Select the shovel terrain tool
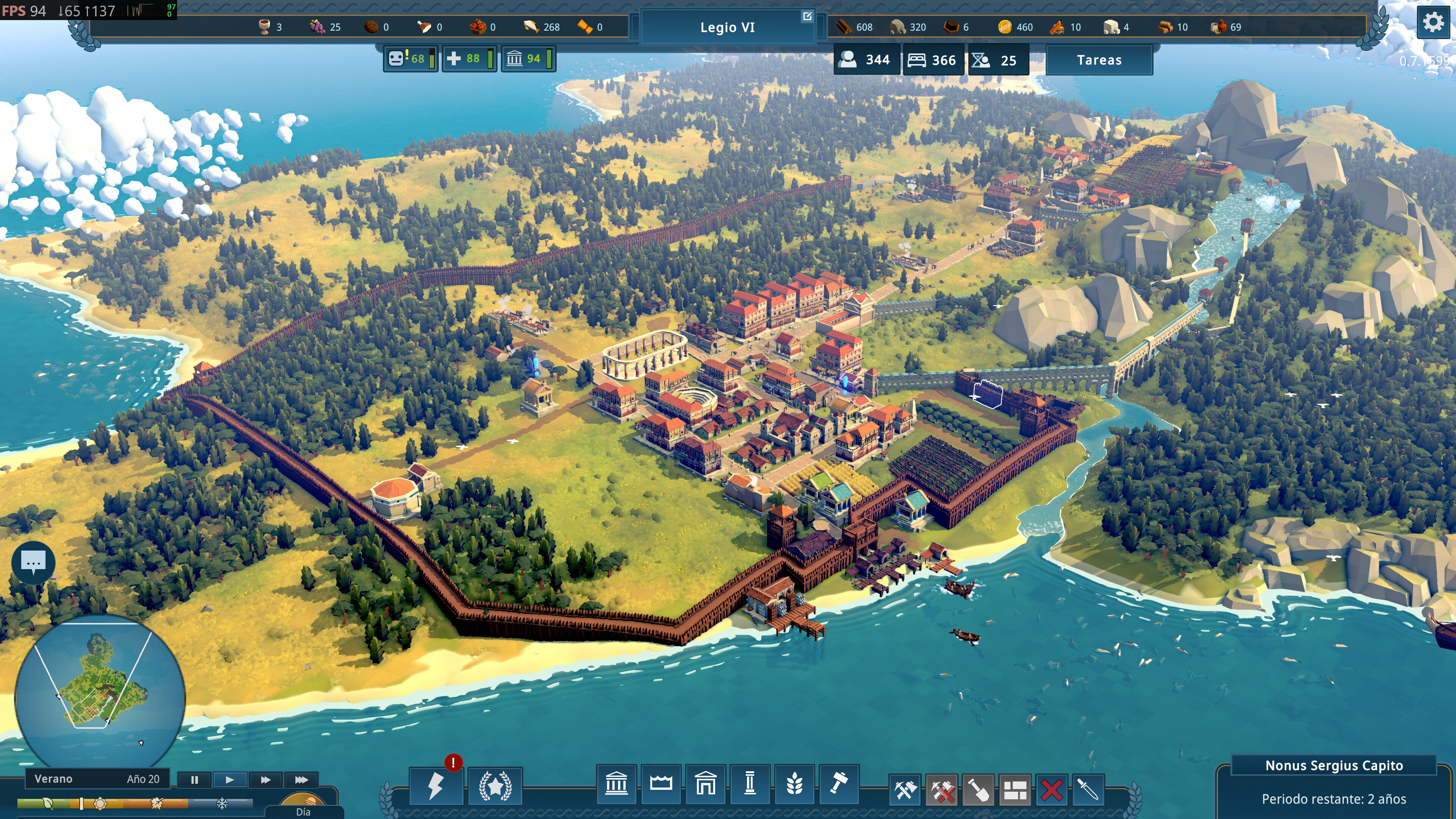This screenshot has height=819, width=1456. (x=978, y=790)
